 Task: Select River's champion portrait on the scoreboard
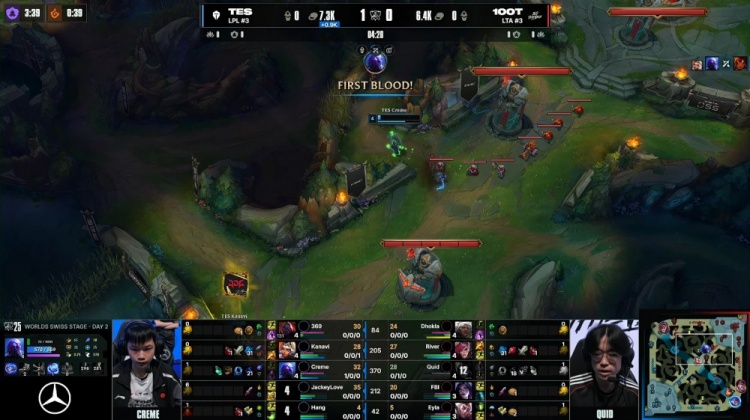(x=463, y=349)
